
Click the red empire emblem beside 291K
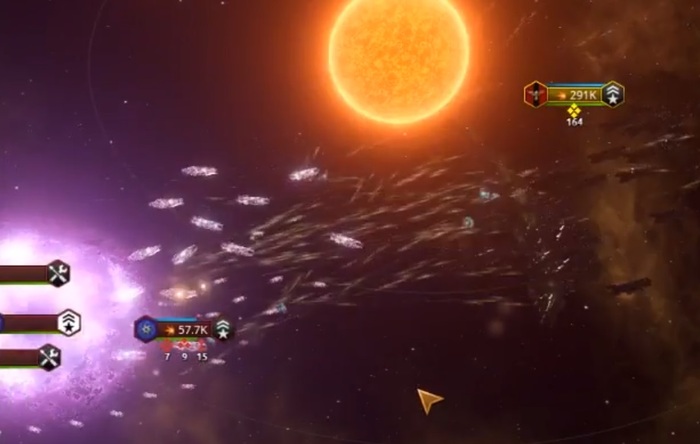pyautogui.click(x=536, y=94)
